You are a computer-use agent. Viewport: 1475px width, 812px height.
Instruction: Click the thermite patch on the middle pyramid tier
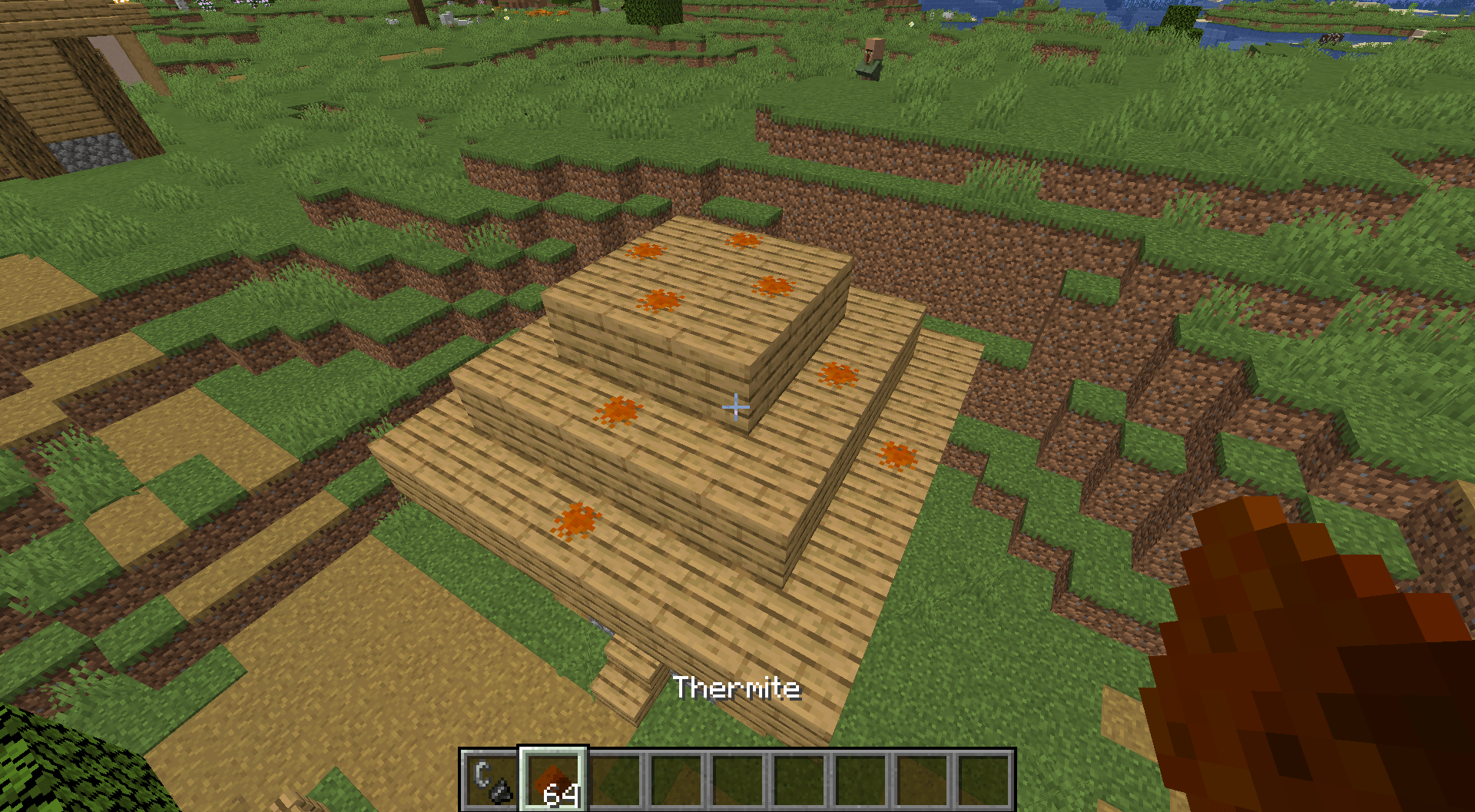(x=617, y=410)
